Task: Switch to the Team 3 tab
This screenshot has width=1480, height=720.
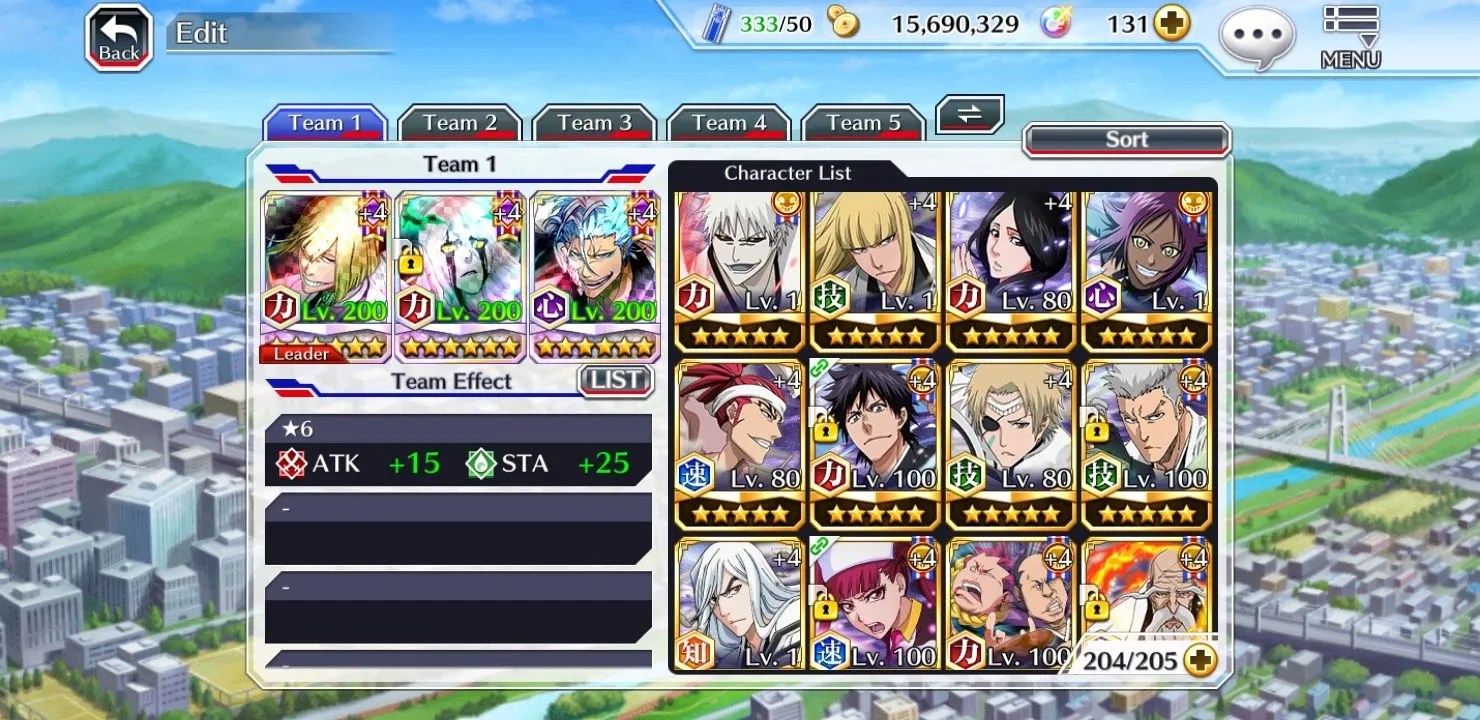Action: 594,123
